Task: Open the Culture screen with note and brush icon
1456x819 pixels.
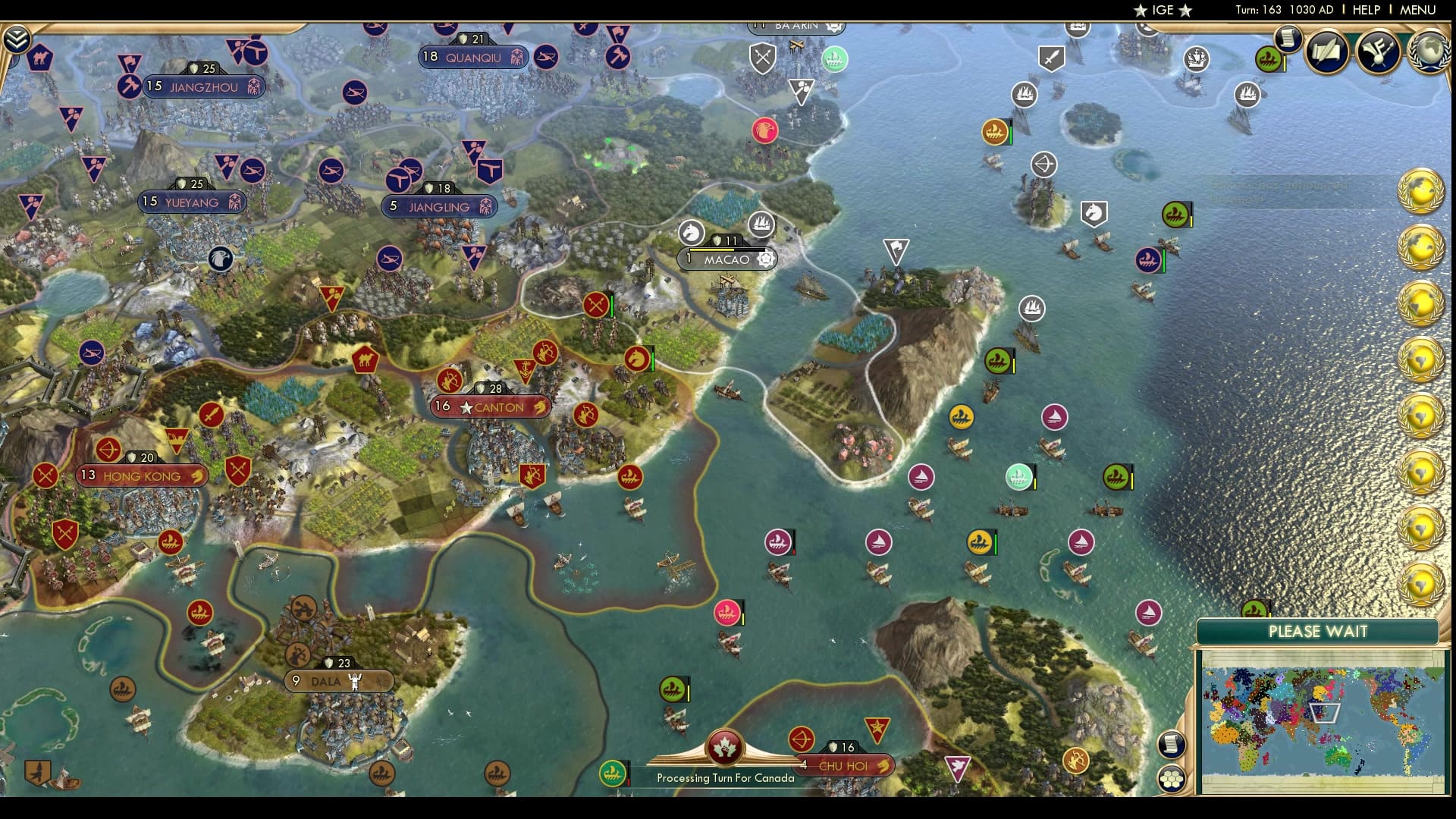Action: click(x=1377, y=51)
